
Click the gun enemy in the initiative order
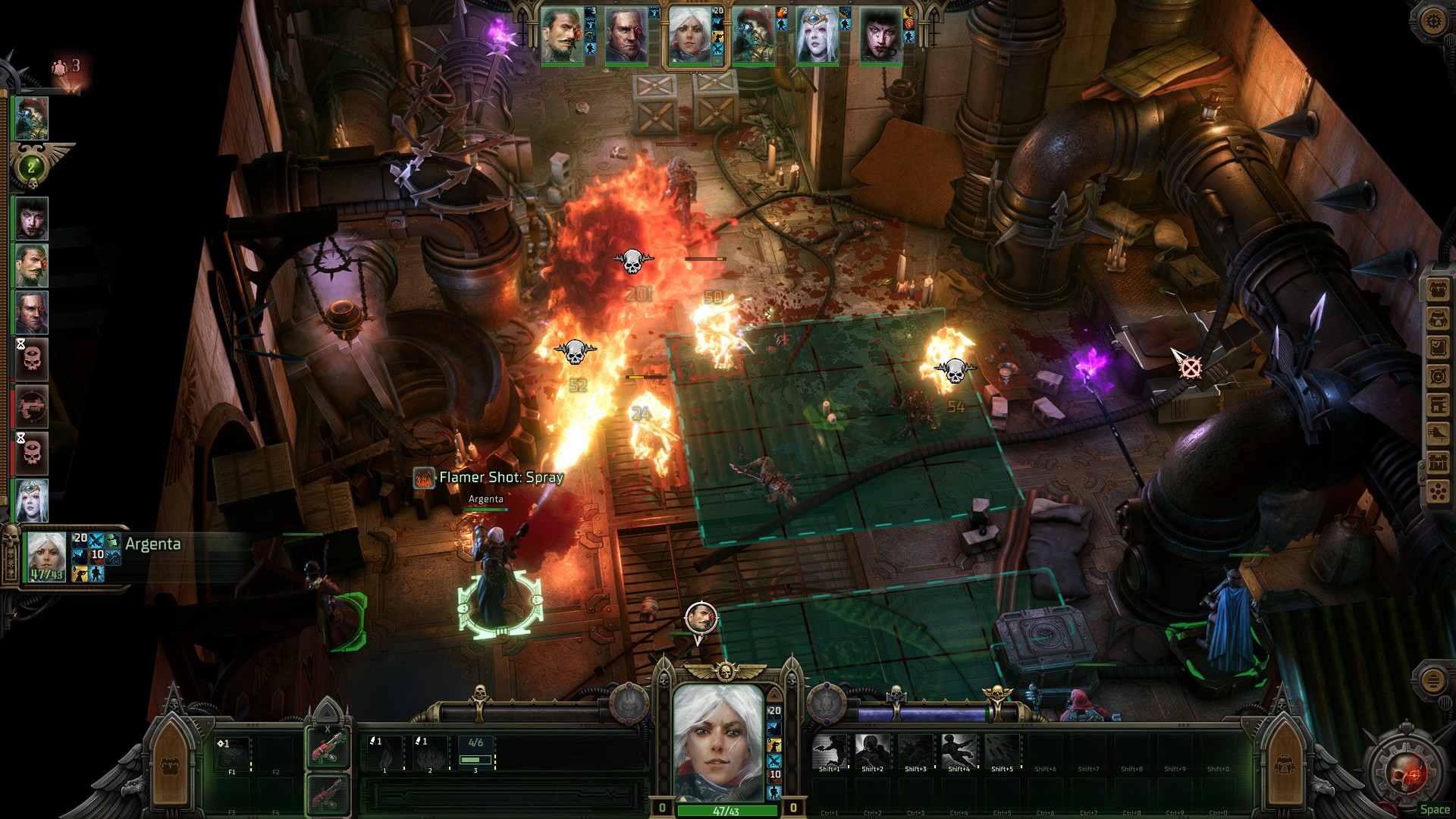pos(32,406)
